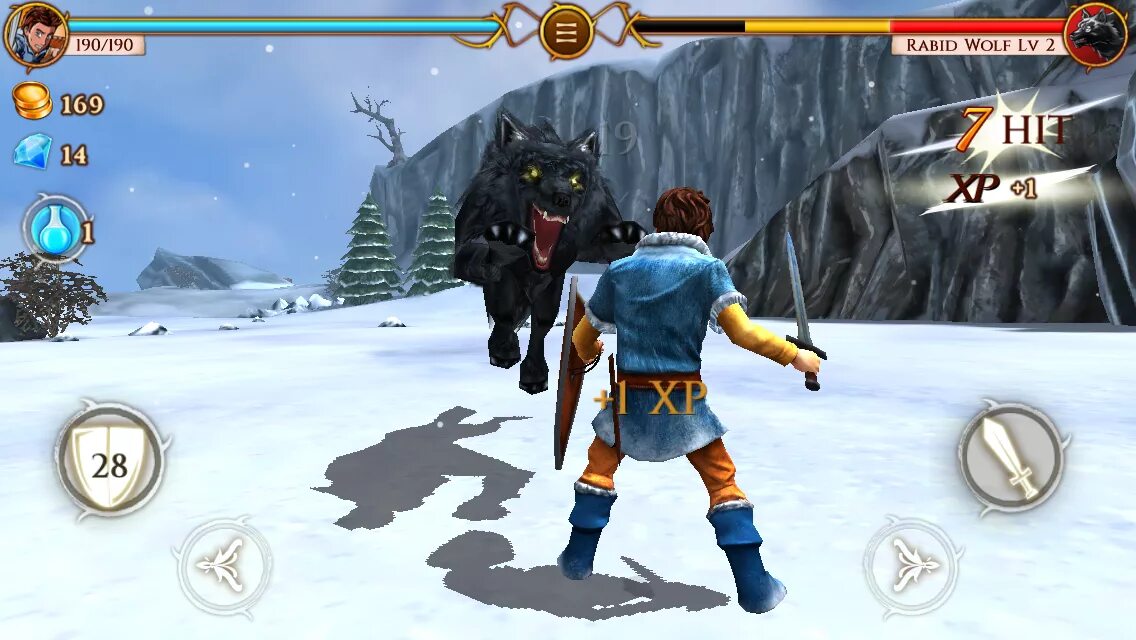Tap the hero portrait
This screenshot has height=640, width=1136.
[x=35, y=33]
